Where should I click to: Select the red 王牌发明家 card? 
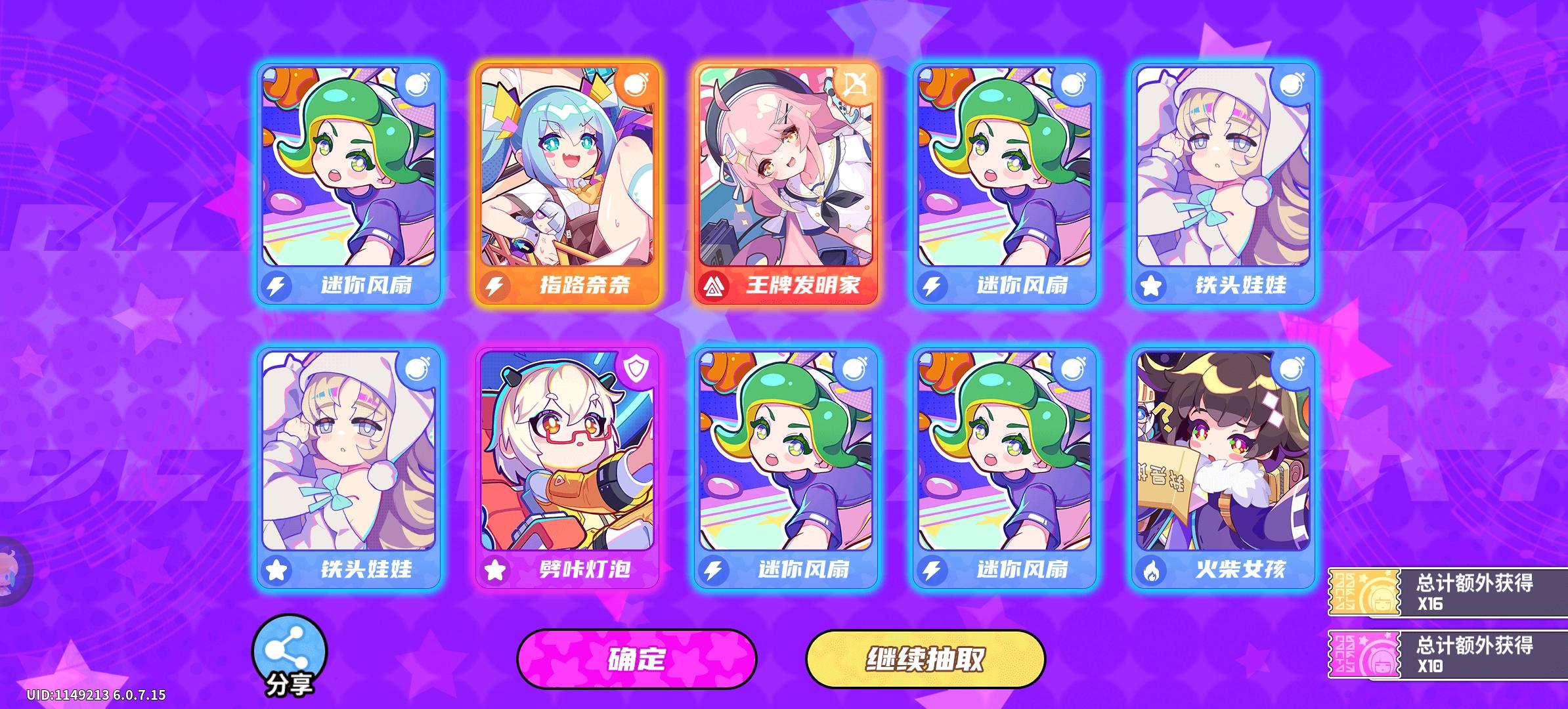(x=786, y=184)
